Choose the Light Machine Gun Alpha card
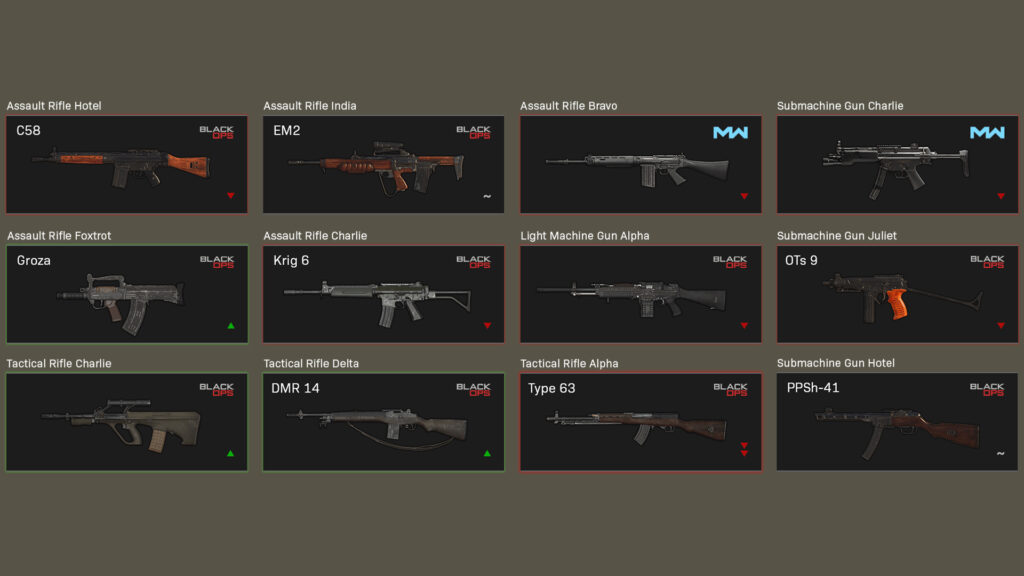The image size is (1024, 576). (x=641, y=294)
